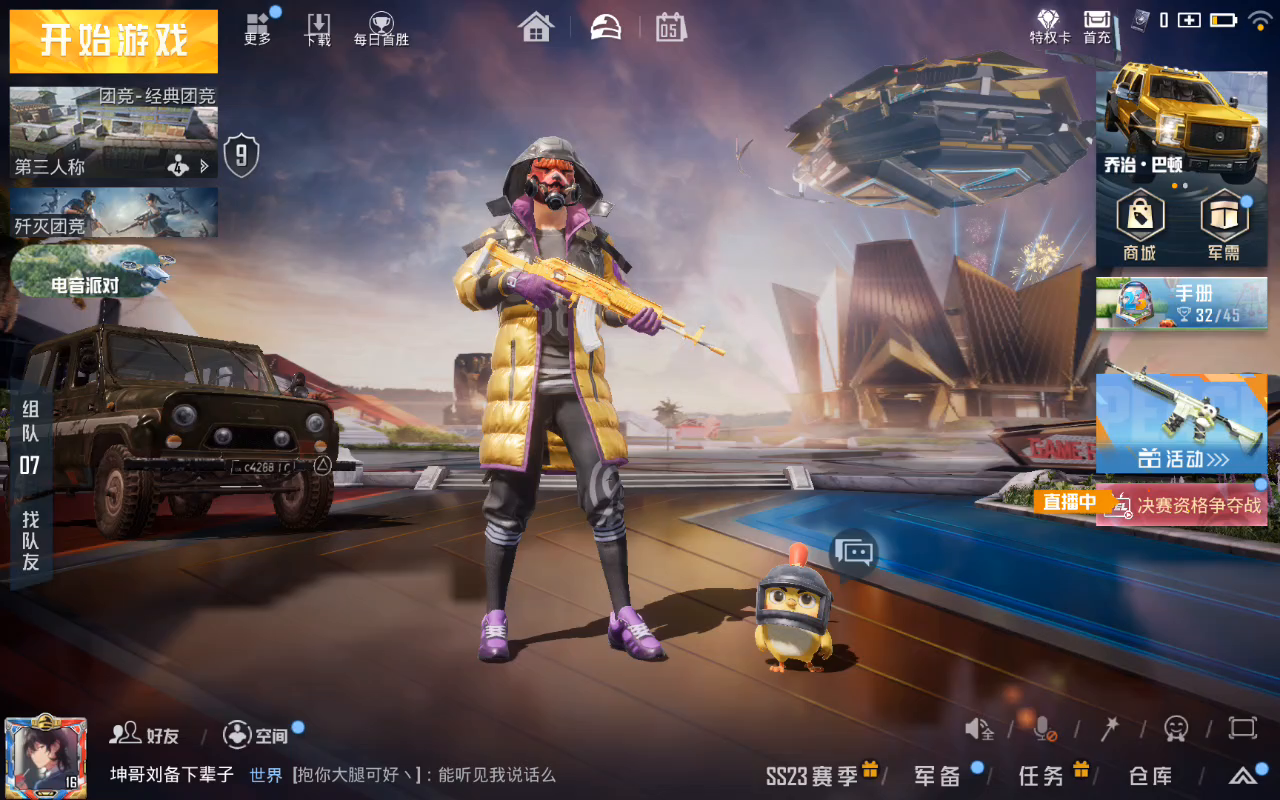
Task: Open the 电音派对 event
Action: (x=90, y=271)
